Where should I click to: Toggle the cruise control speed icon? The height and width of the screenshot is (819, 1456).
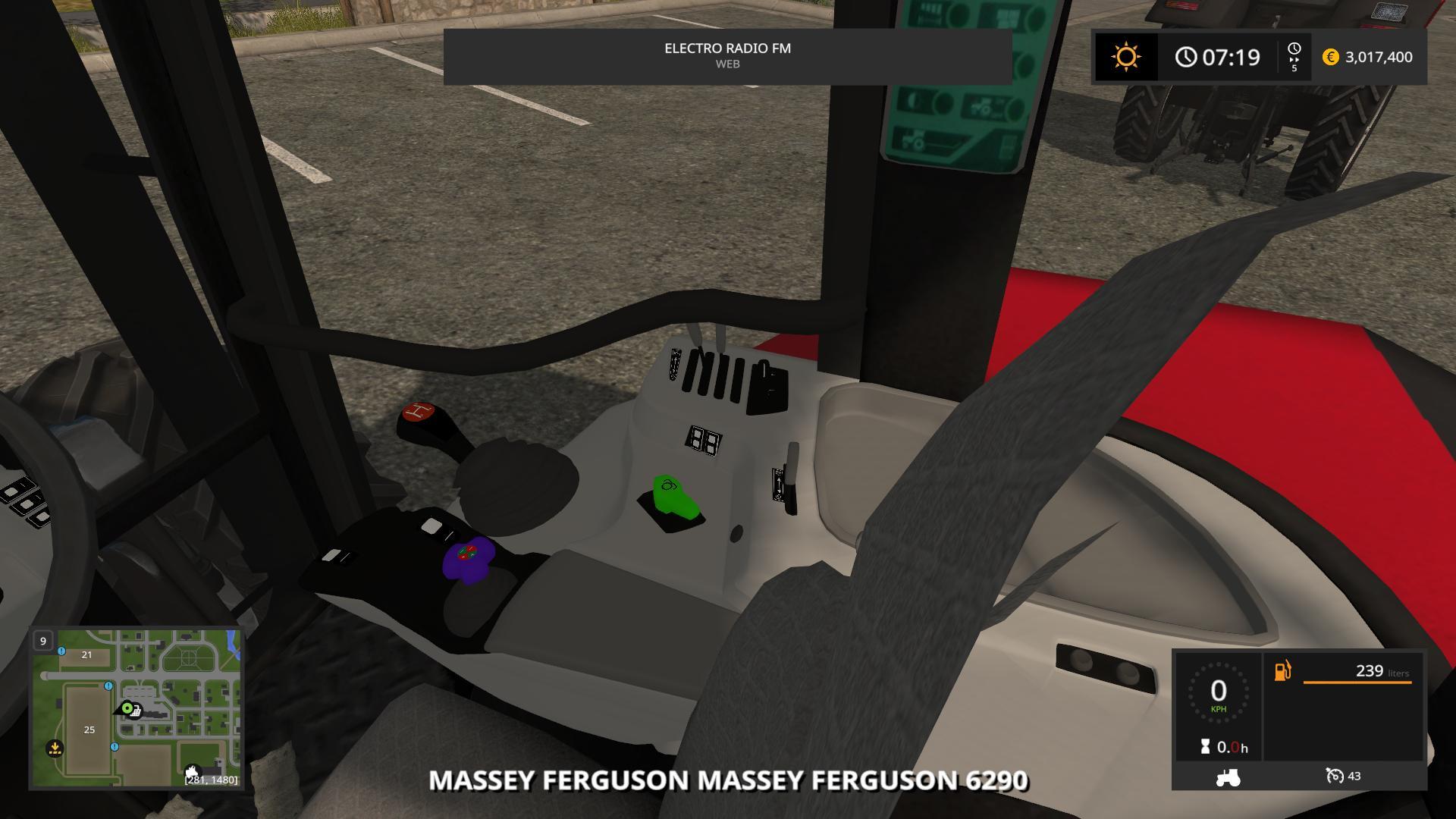(1335, 776)
